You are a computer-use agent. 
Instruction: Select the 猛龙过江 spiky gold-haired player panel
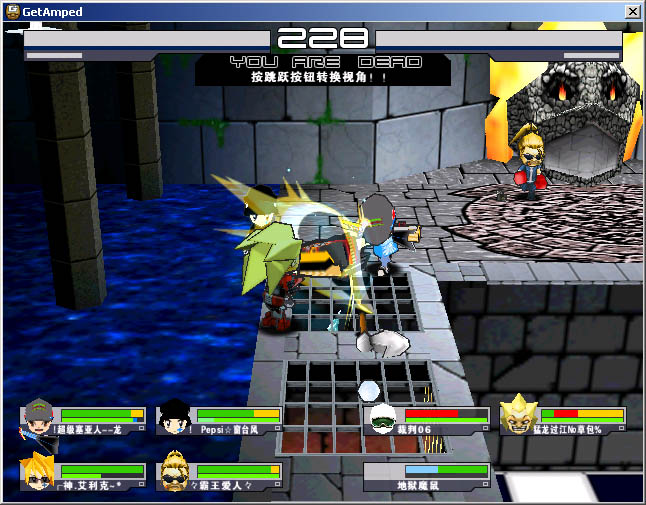tap(563, 420)
